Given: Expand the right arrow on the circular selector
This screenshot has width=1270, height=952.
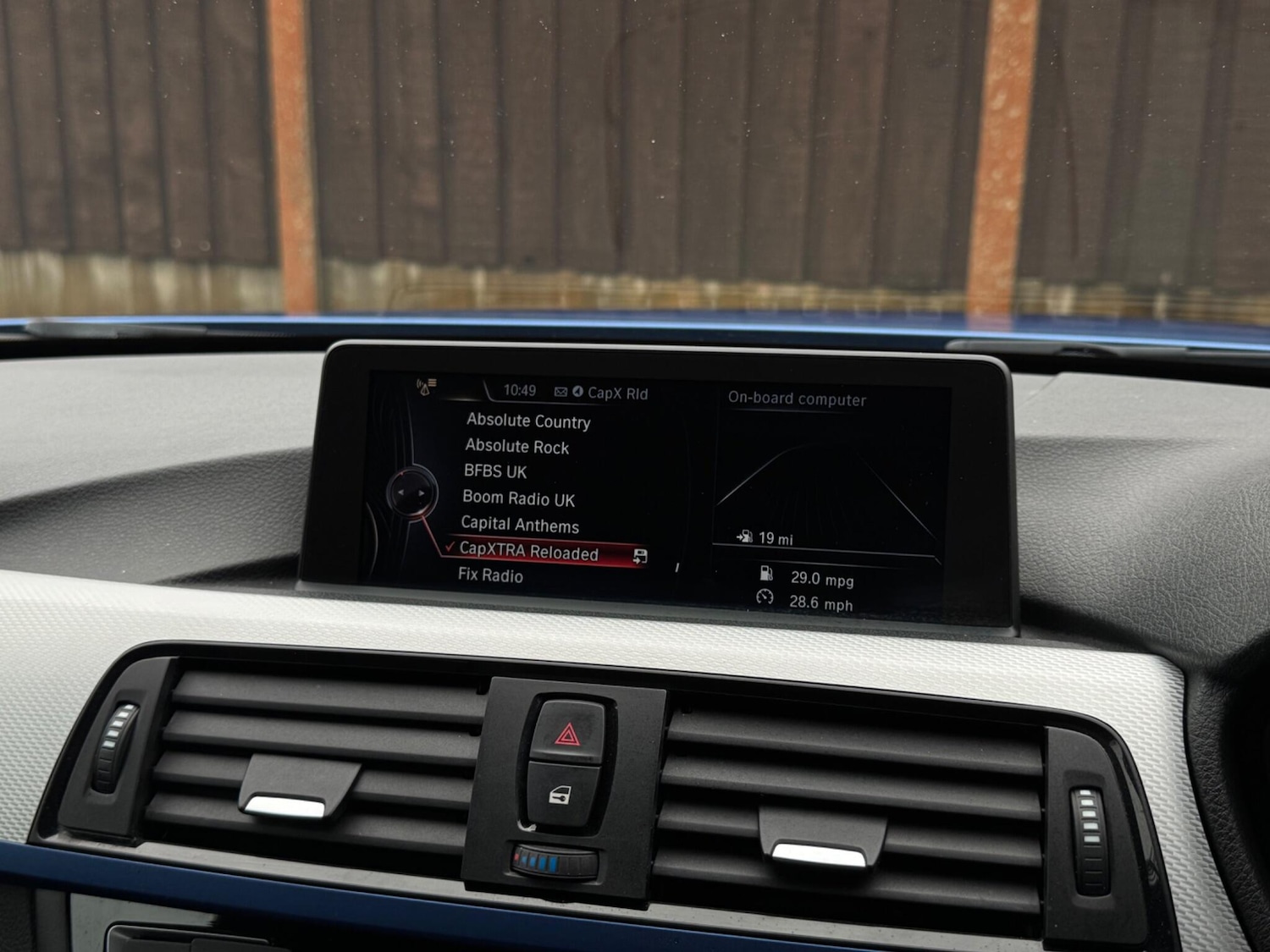Looking at the screenshot, I should (x=421, y=493).
